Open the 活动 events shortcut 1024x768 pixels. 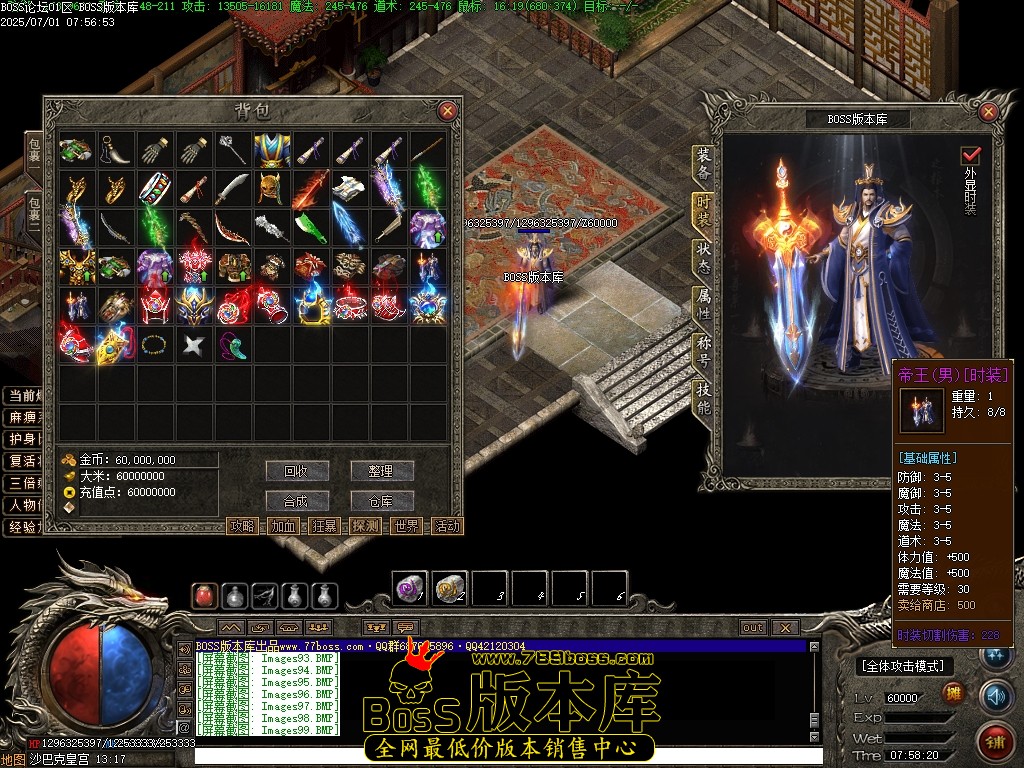tap(448, 526)
